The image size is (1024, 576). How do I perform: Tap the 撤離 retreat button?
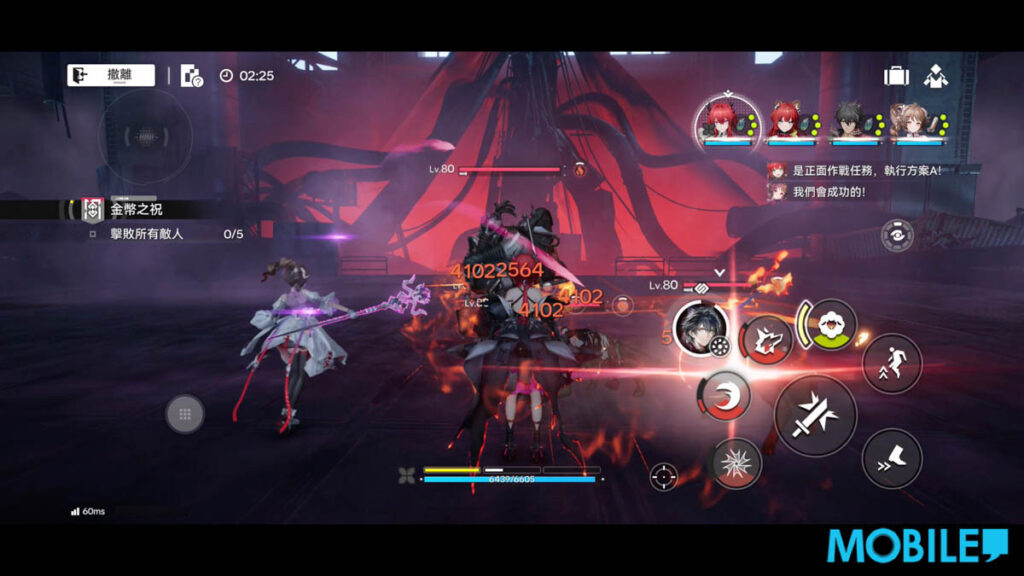pyautogui.click(x=111, y=75)
